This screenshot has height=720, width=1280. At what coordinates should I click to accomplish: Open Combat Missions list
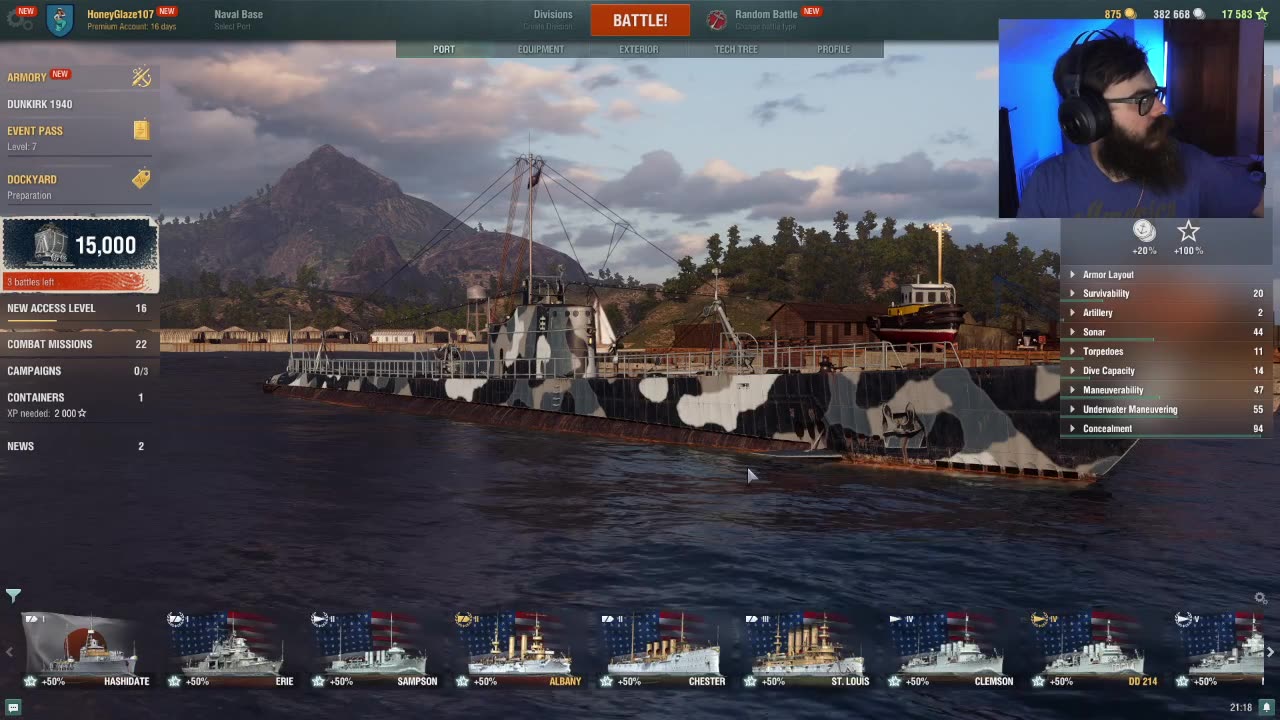(50, 344)
